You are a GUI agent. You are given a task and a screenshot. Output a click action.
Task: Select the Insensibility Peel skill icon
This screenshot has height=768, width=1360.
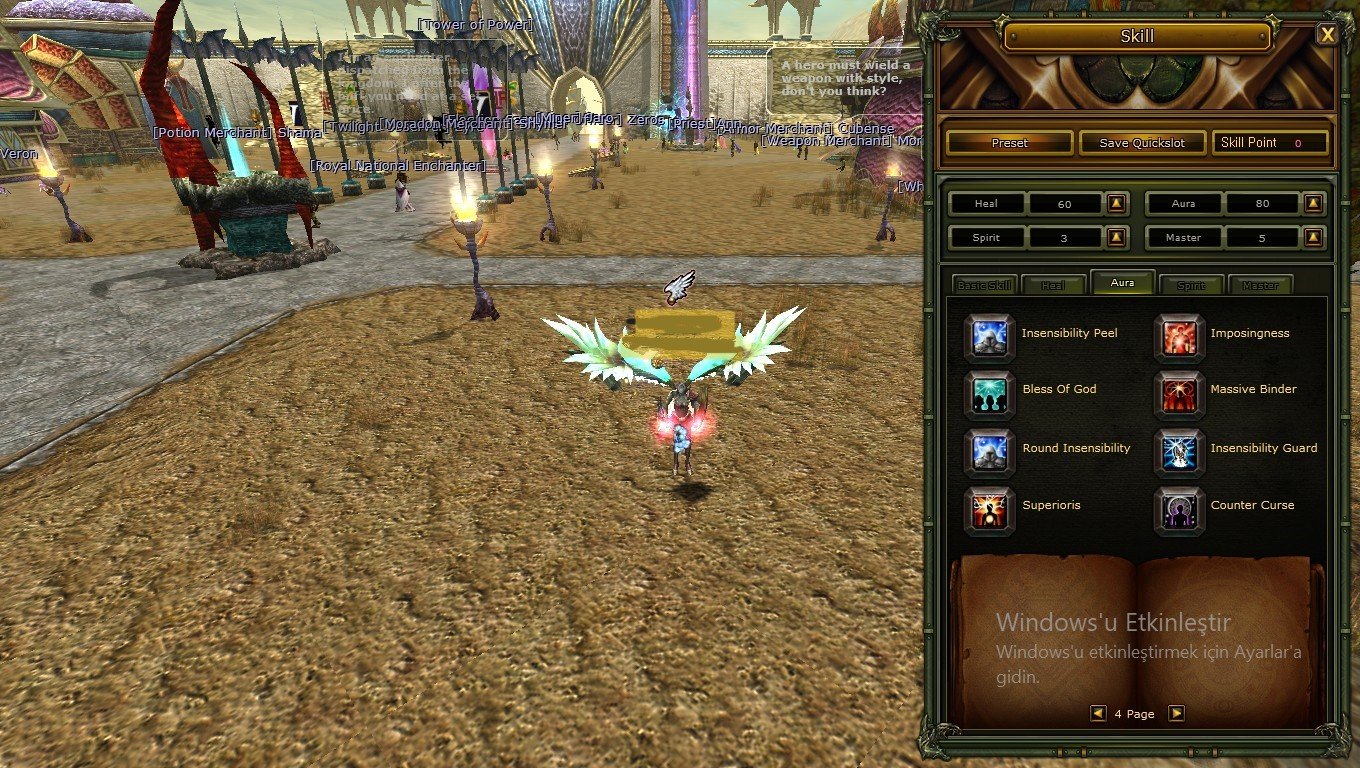989,337
